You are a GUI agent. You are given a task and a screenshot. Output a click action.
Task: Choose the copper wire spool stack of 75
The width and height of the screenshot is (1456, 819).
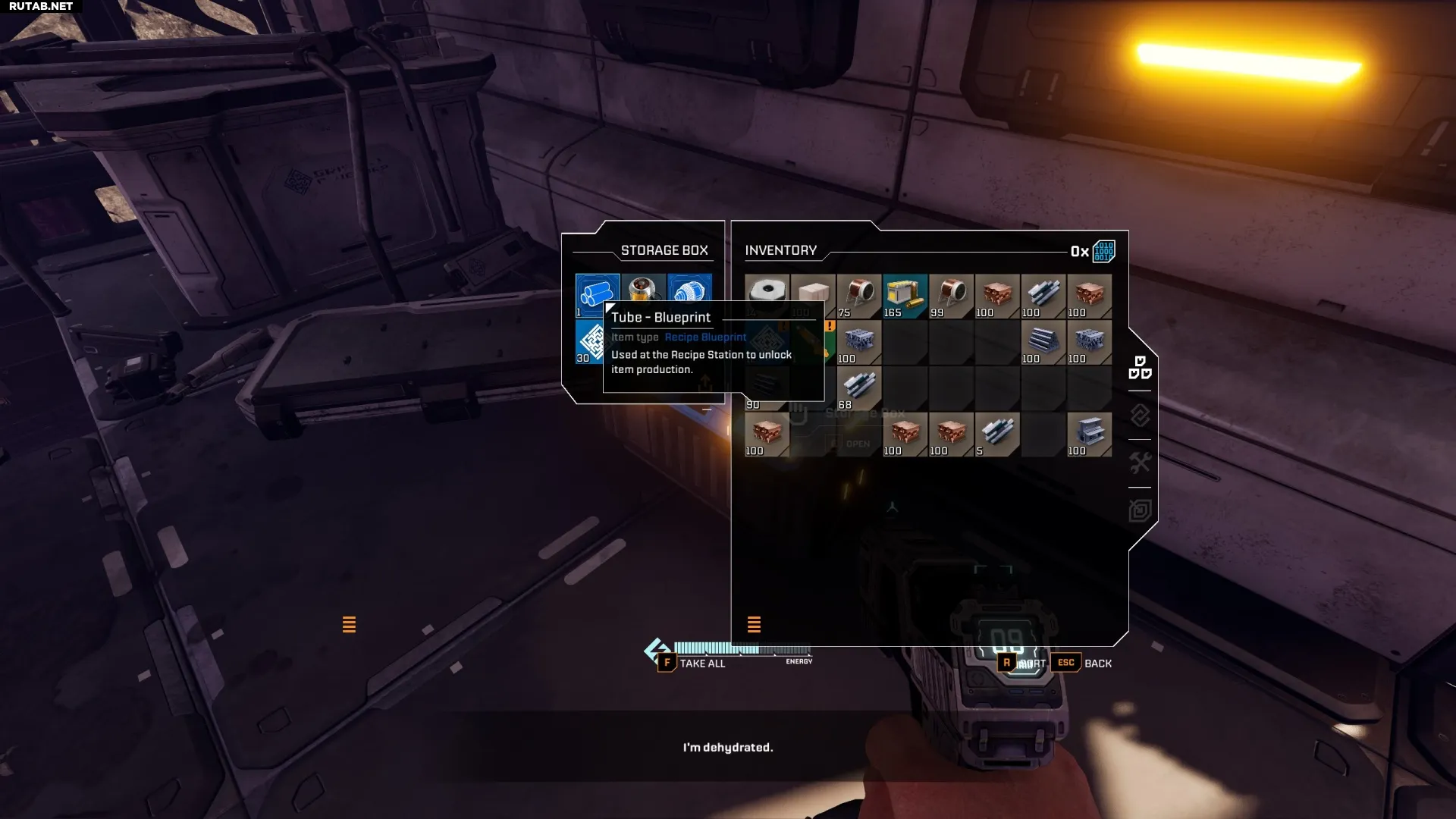[x=858, y=296]
